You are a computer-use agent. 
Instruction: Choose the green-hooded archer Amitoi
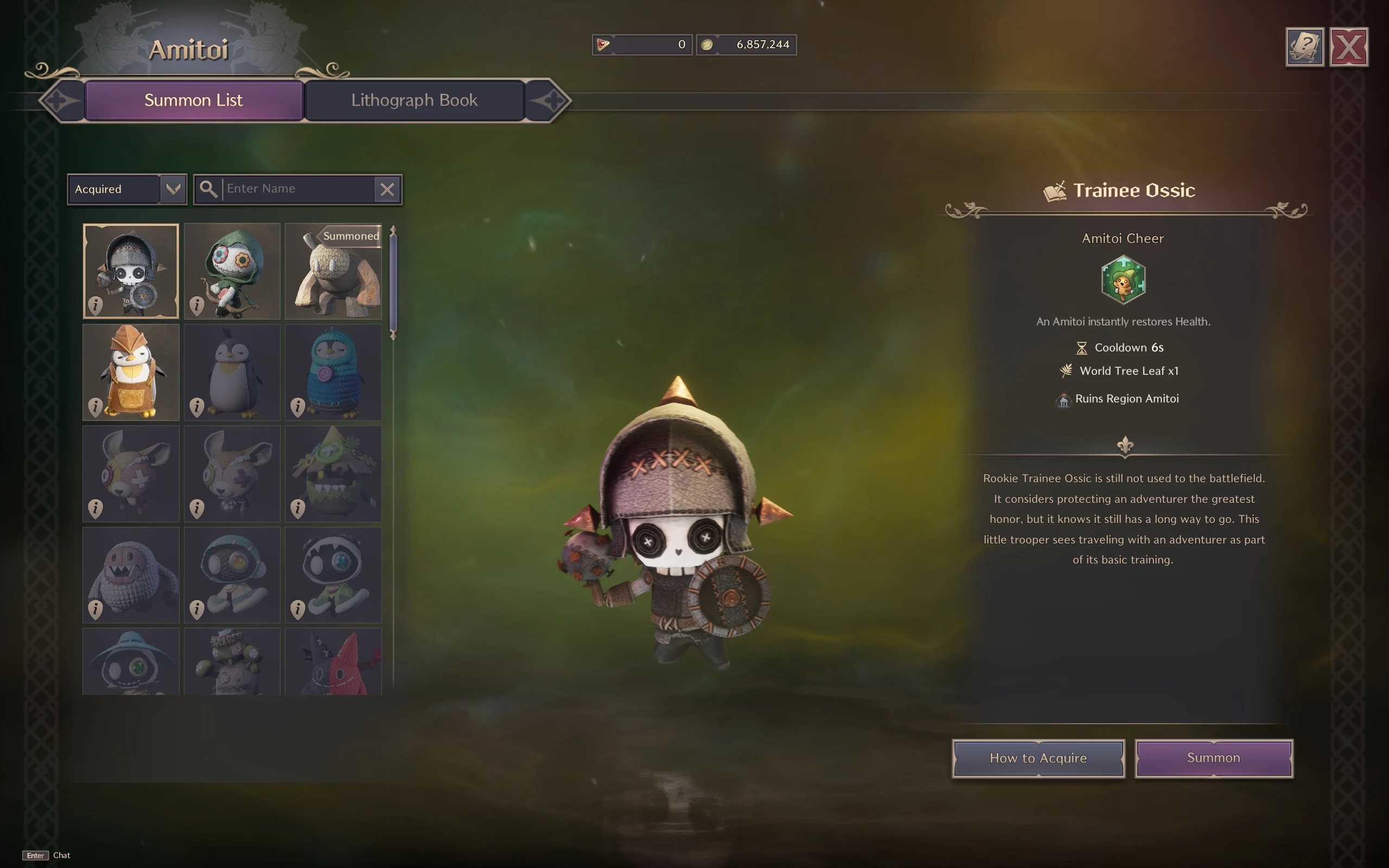pos(232,271)
